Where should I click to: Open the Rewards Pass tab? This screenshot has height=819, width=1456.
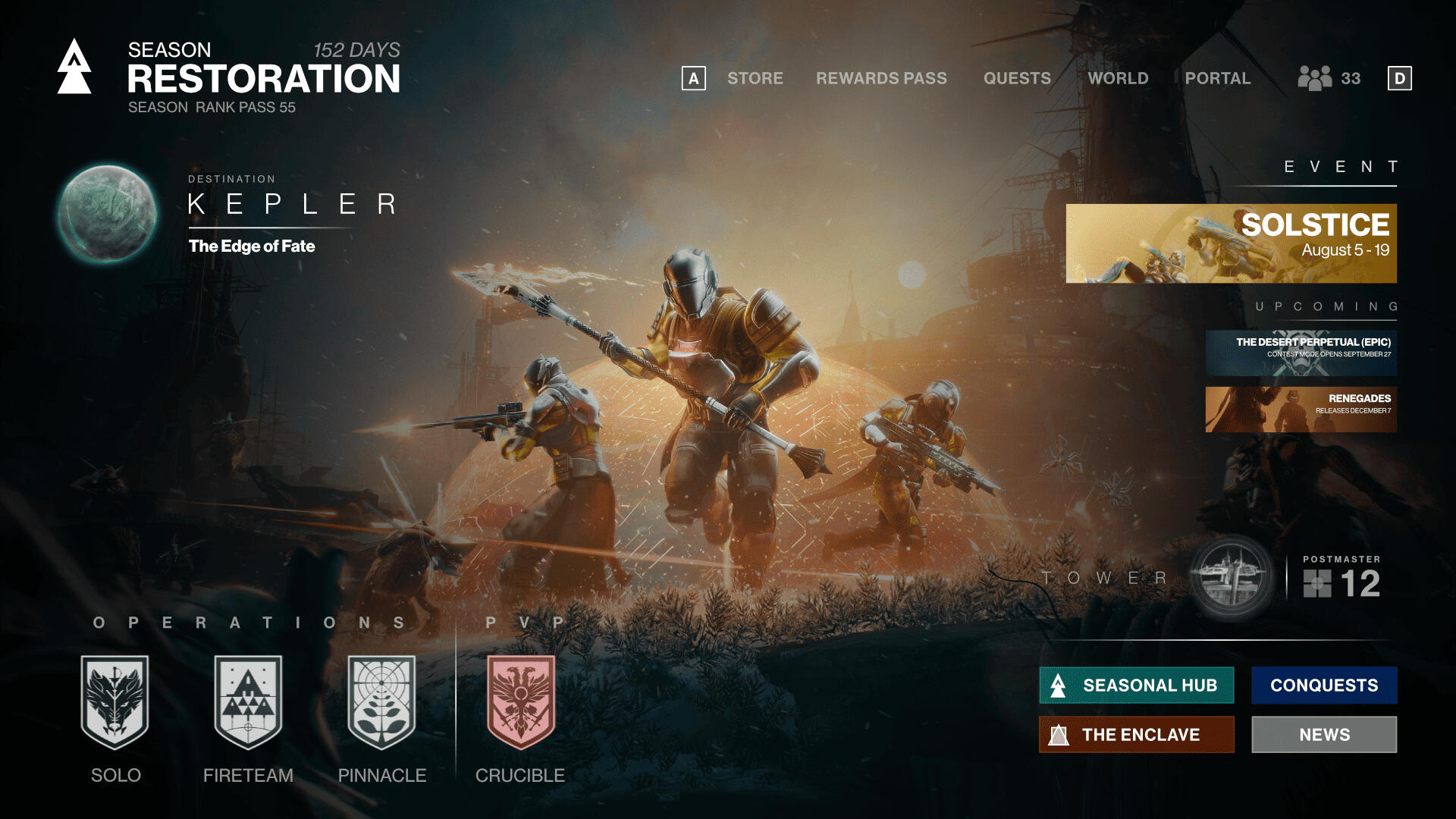881,78
